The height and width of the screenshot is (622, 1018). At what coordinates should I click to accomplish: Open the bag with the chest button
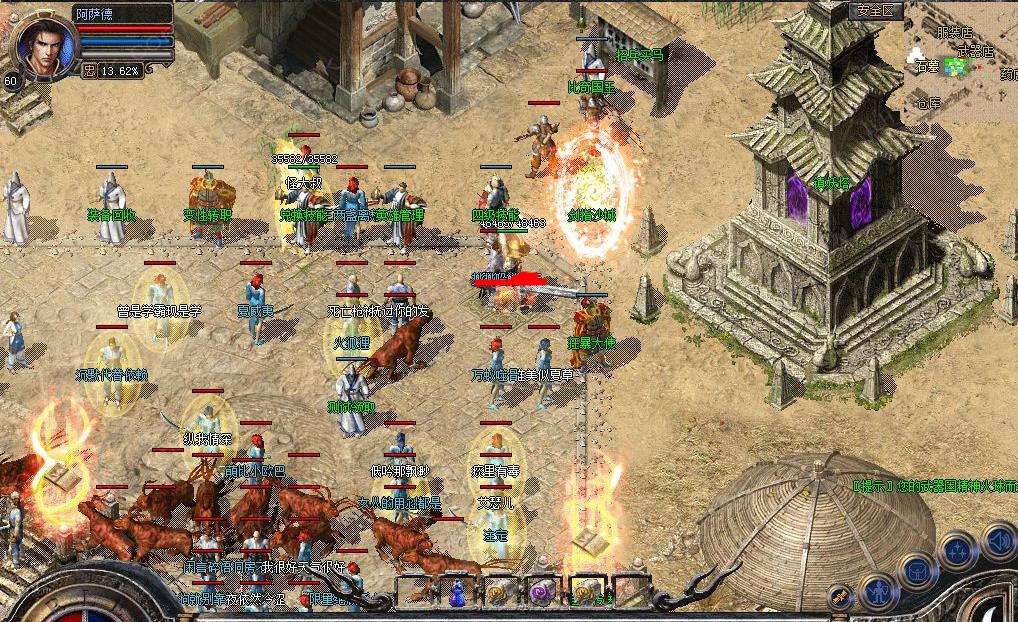point(917,571)
